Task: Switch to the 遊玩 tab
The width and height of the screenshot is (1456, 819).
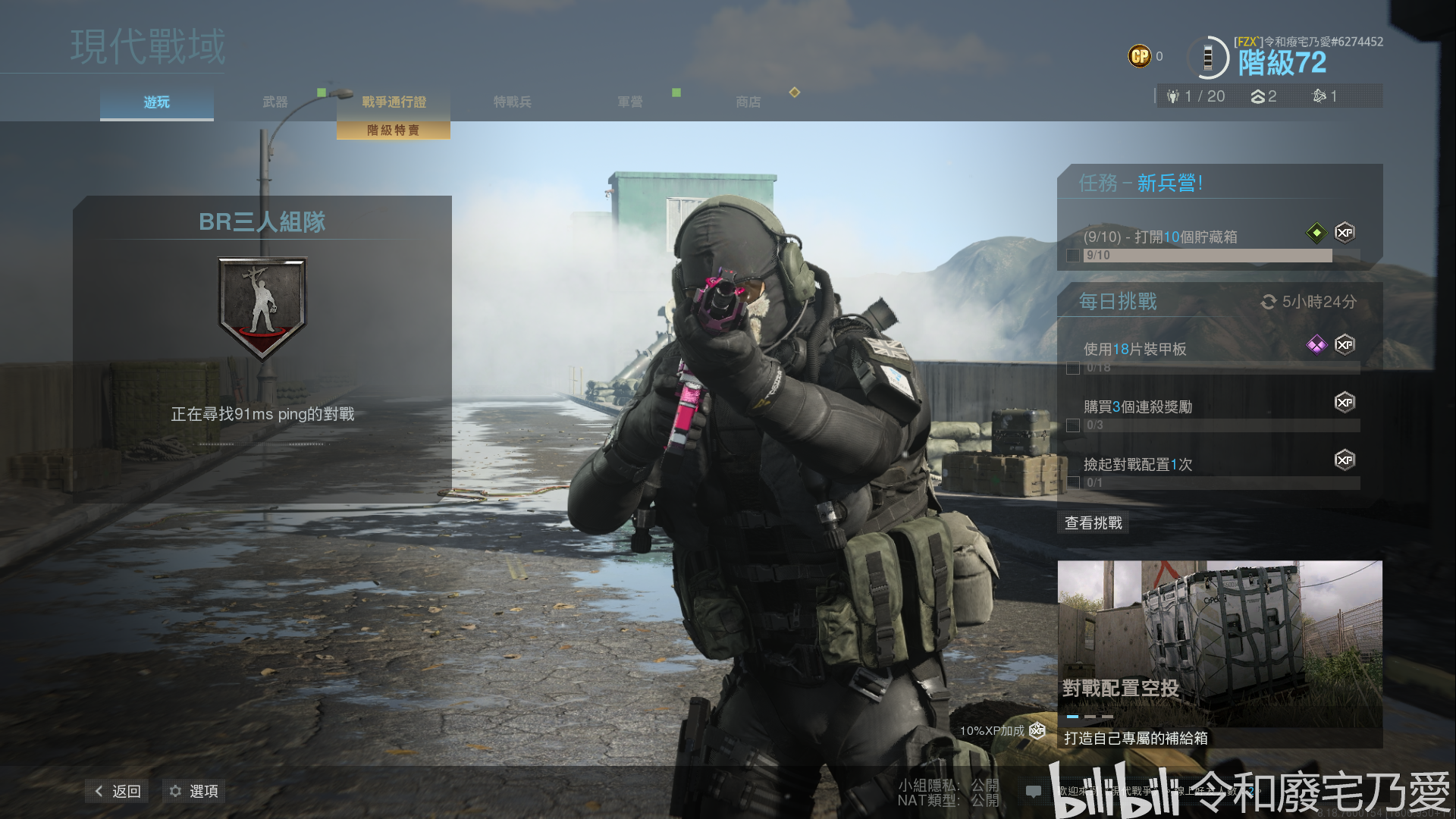Action: (157, 102)
